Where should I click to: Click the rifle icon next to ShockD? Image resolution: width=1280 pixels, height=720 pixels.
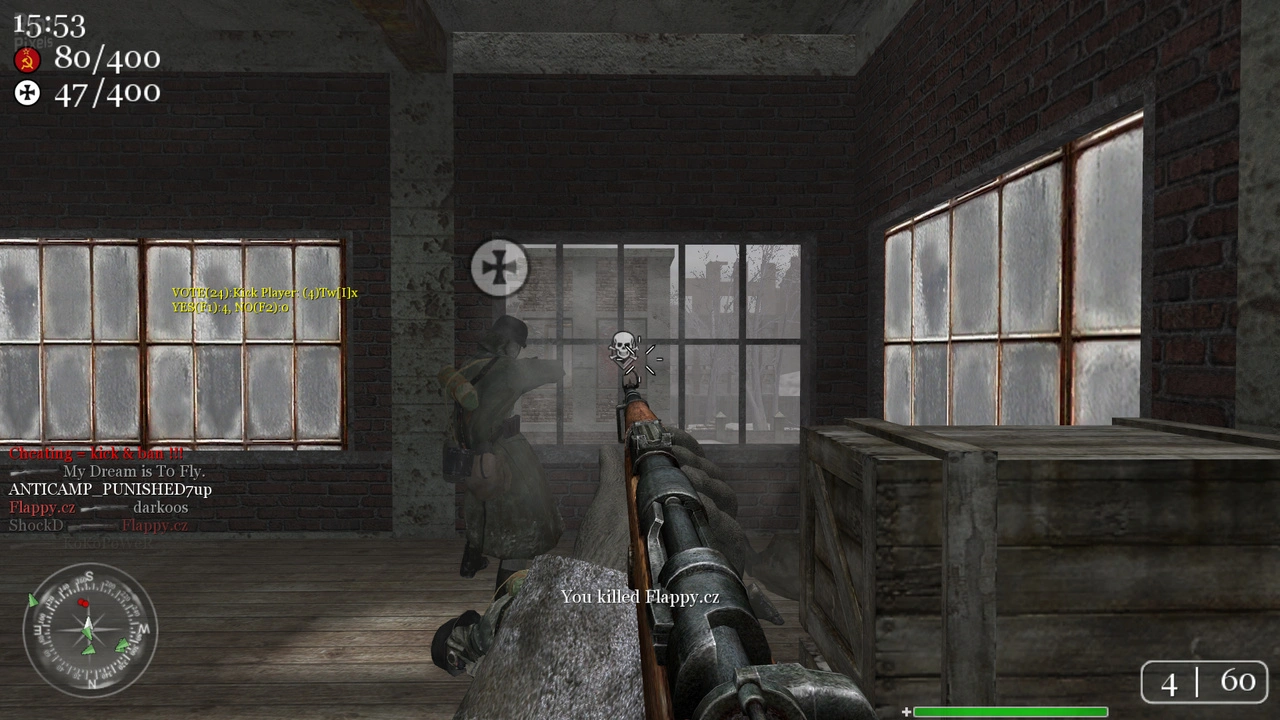[x=90, y=526]
